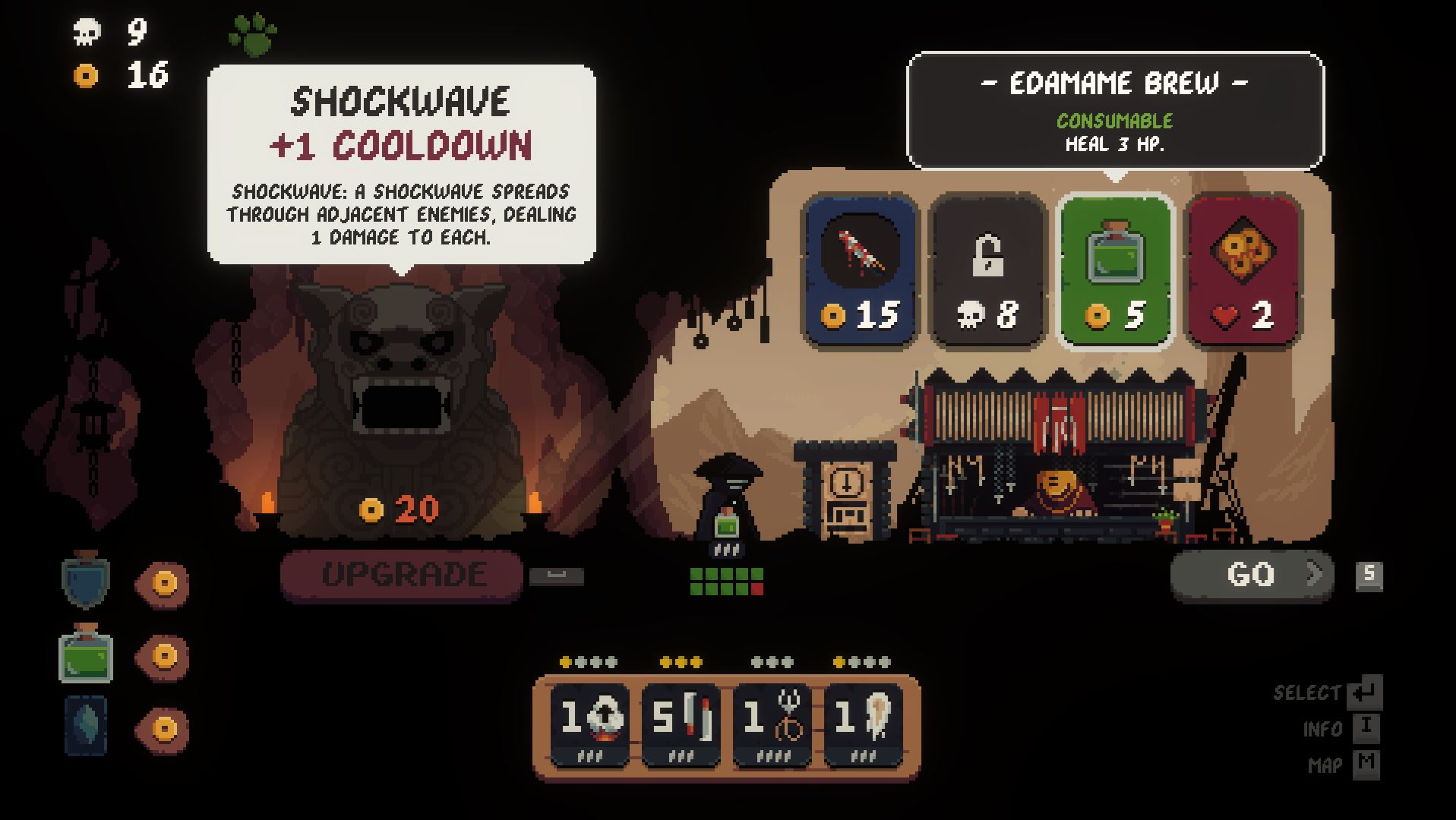Purchase the Edamame Brew for 5 coins
Viewport: 1456px width, 820px height.
pos(1115,271)
